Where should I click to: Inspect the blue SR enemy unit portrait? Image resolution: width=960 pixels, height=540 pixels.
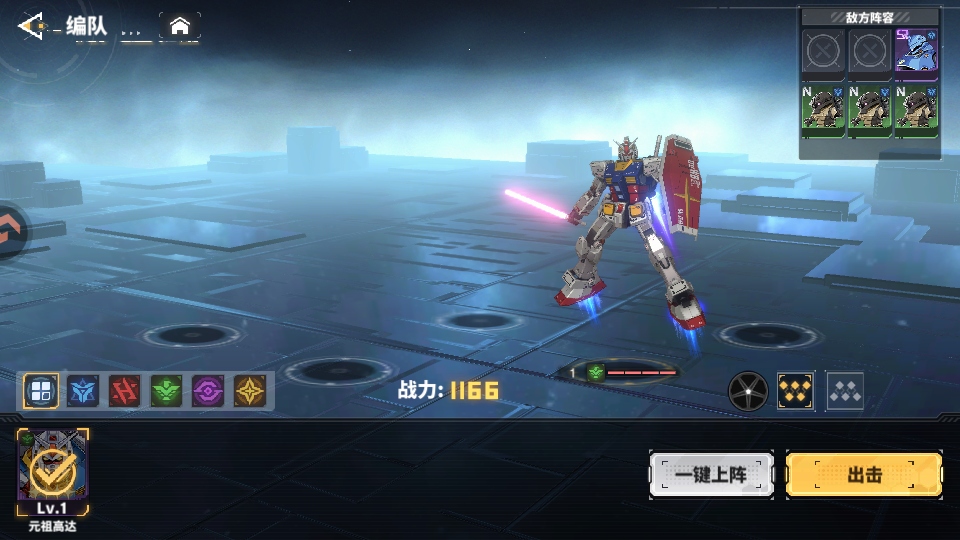pyautogui.click(x=916, y=50)
